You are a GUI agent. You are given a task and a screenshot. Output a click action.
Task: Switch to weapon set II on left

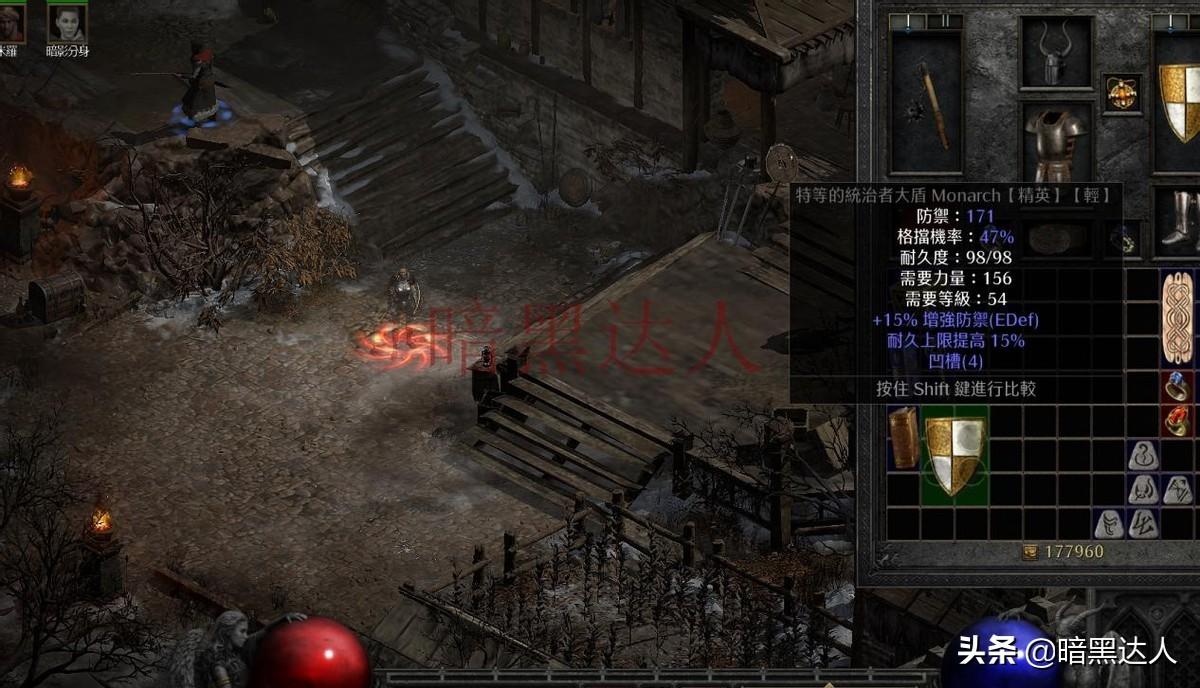click(x=944, y=21)
